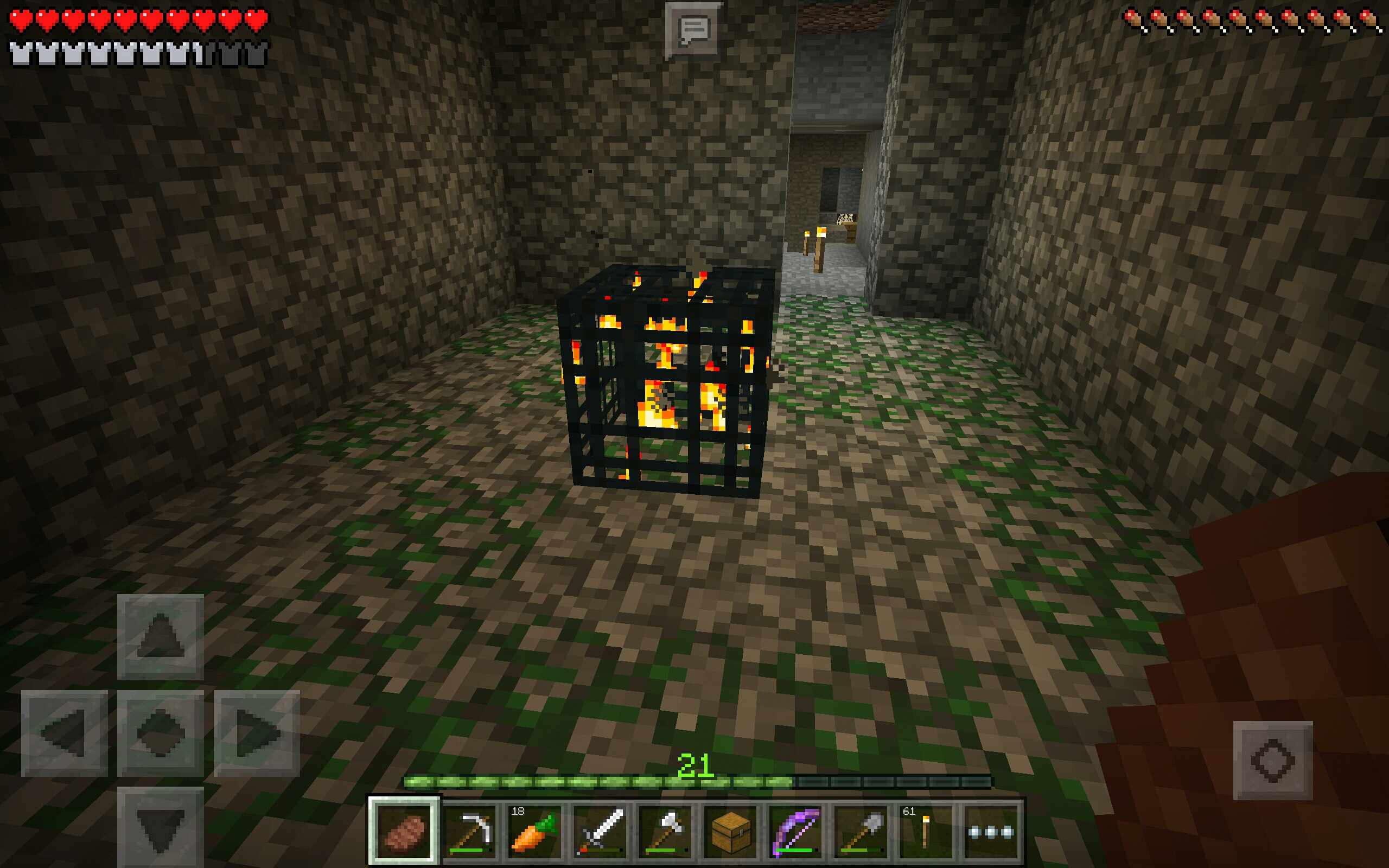Equip the enchanted bow
This screenshot has width=1389, height=868.
coord(795,830)
